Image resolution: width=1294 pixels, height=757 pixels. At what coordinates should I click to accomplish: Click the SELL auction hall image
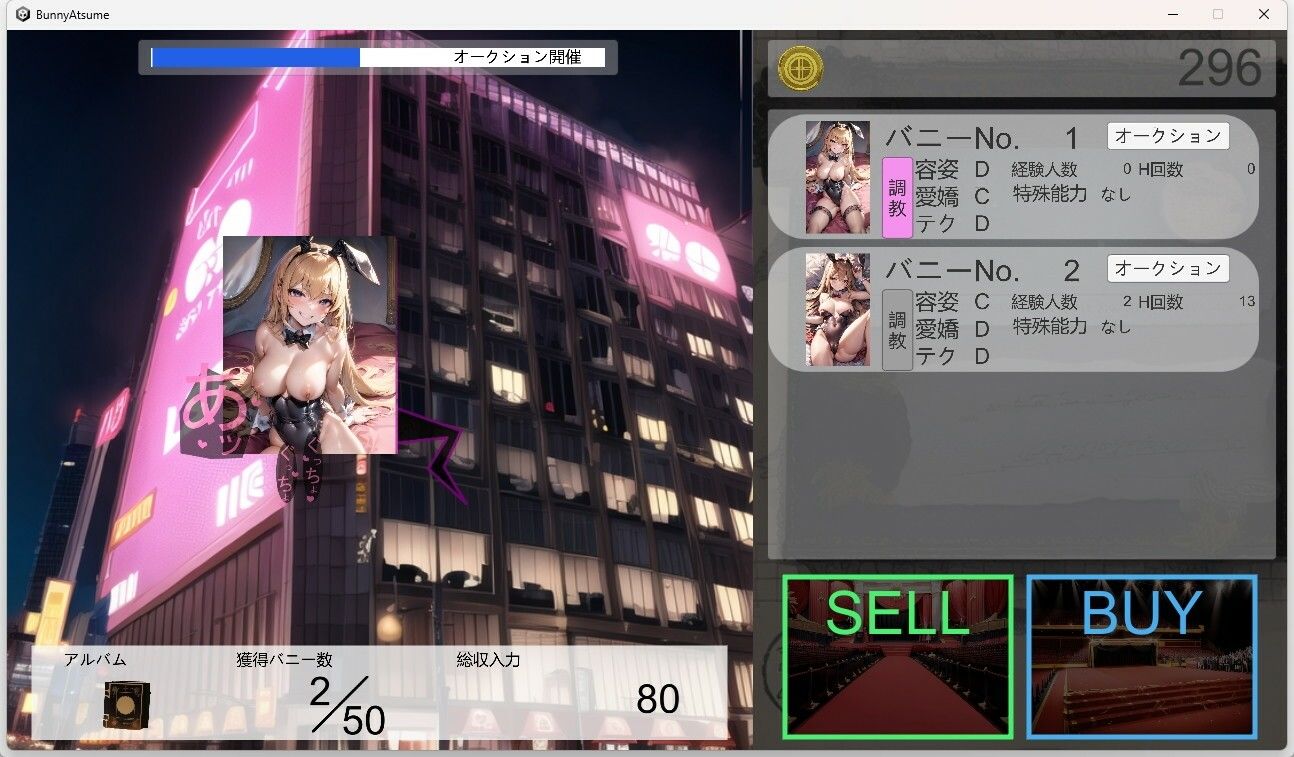897,655
